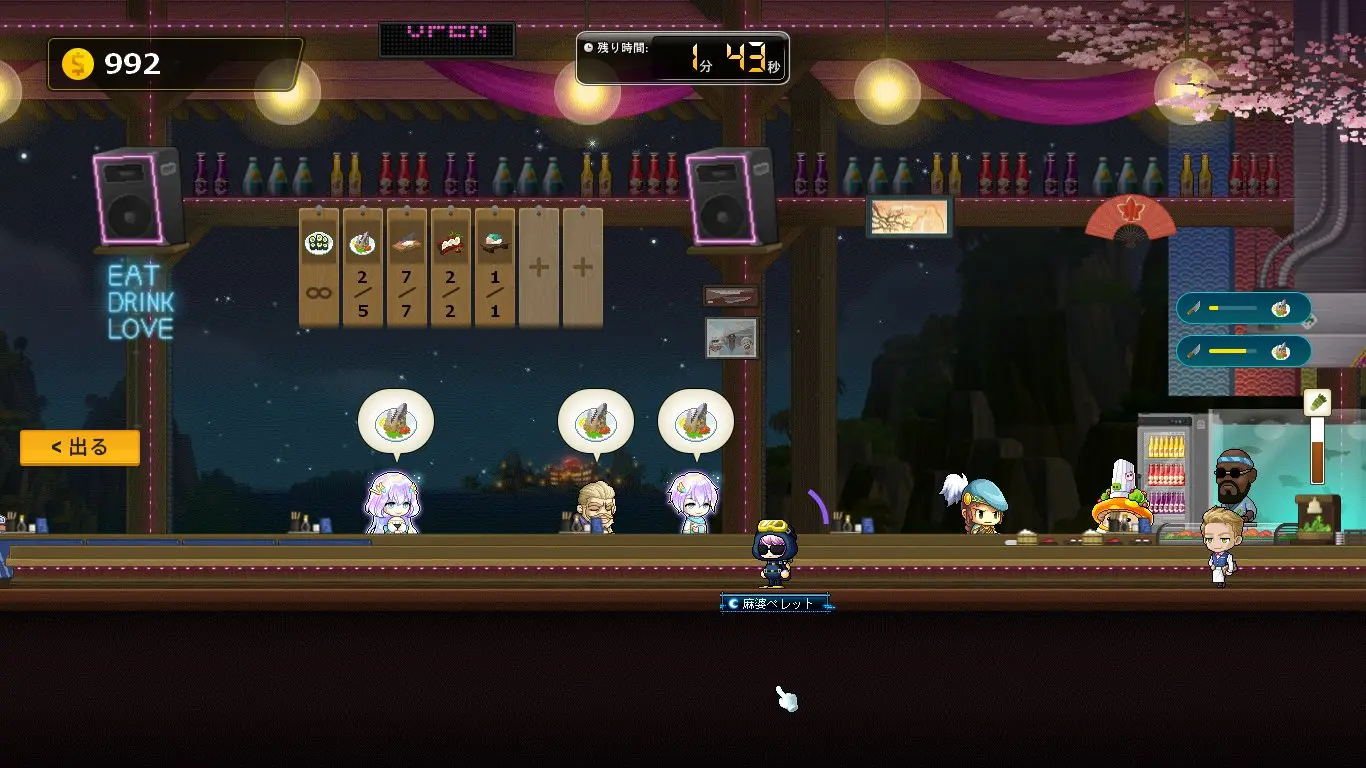Viewport: 1366px width, 768px height.
Task: Select the sashimi board card showing 7/7
Action: click(406, 267)
